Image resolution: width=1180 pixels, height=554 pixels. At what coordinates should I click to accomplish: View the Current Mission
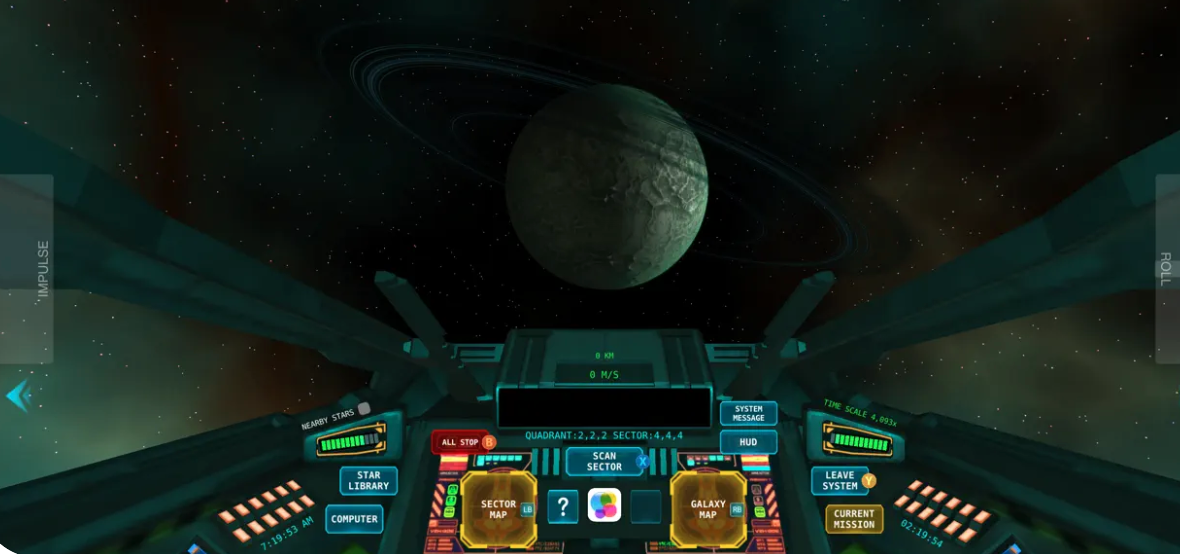[854, 519]
